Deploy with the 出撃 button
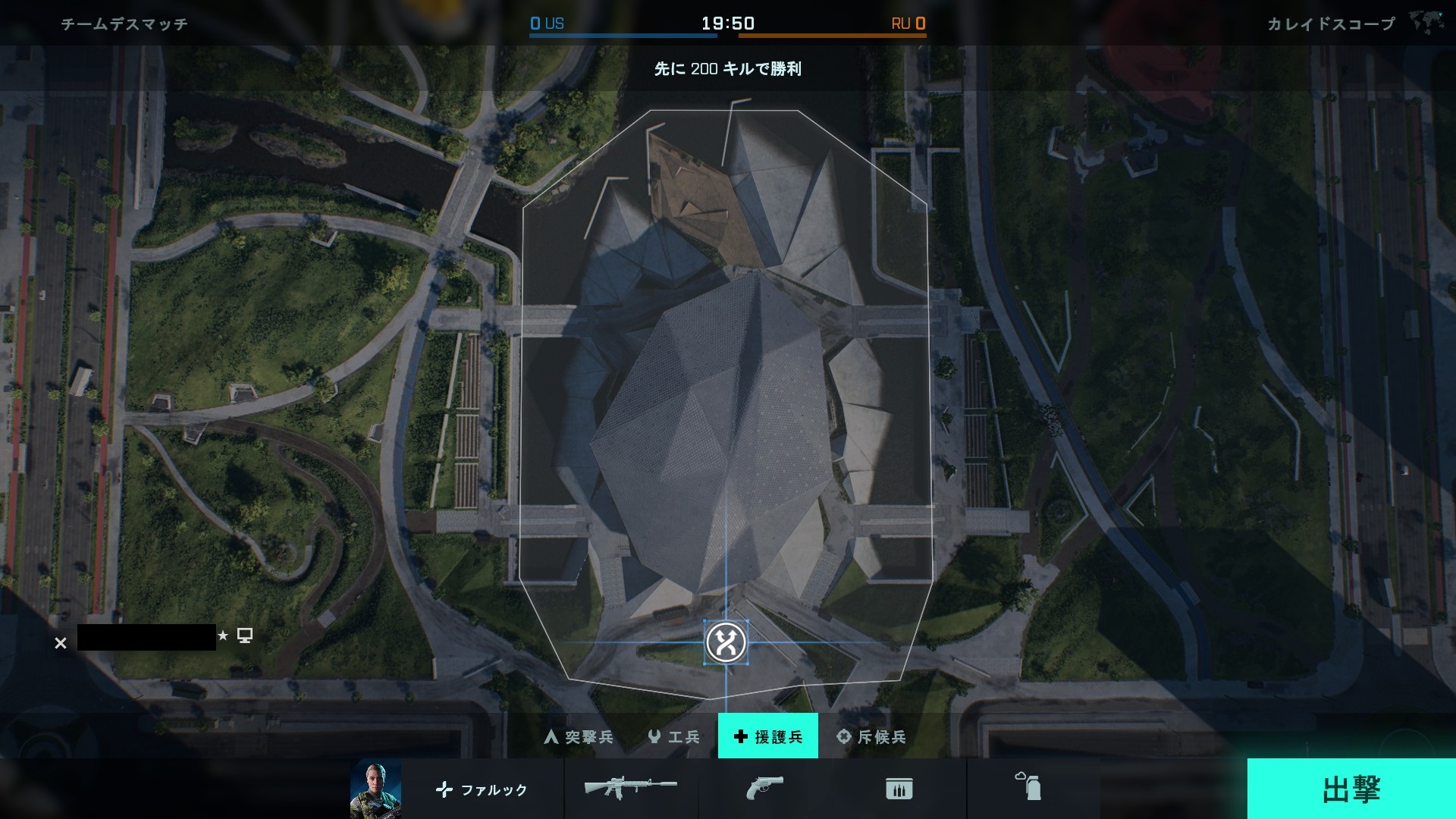The height and width of the screenshot is (819, 1456). pos(1351,789)
